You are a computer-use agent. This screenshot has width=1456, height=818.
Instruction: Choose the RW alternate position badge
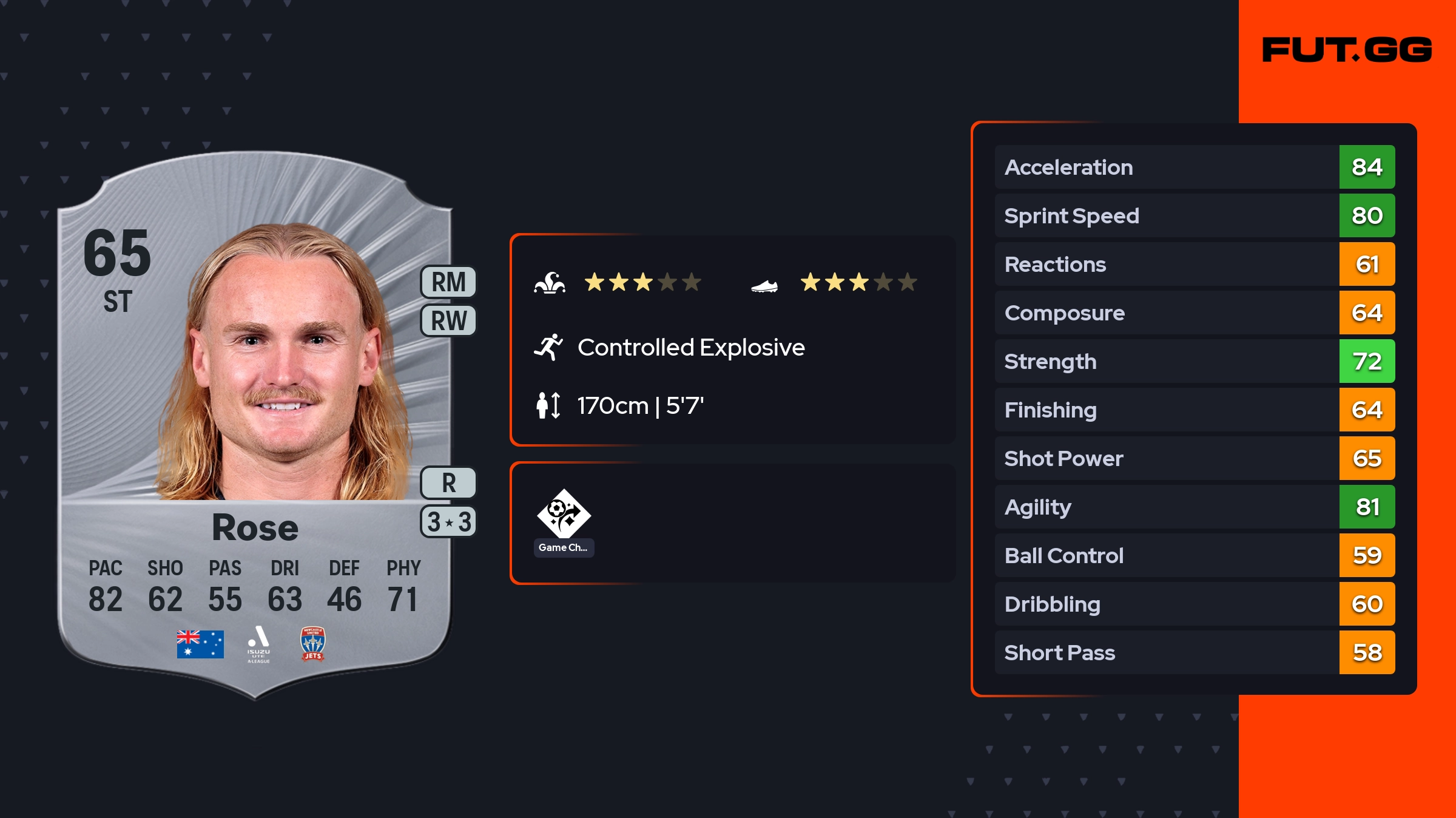point(448,320)
